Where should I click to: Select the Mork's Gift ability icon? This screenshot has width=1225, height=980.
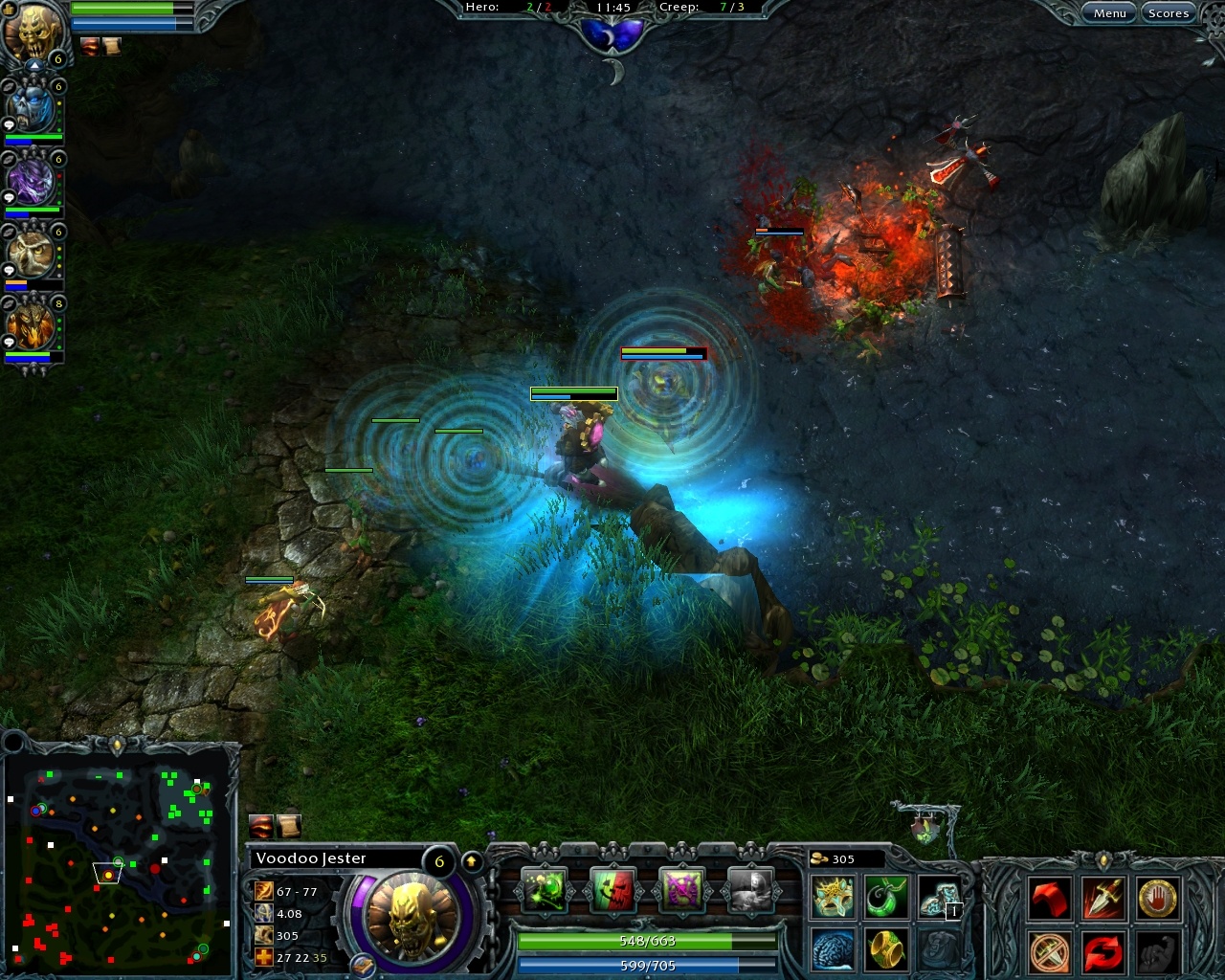612,892
